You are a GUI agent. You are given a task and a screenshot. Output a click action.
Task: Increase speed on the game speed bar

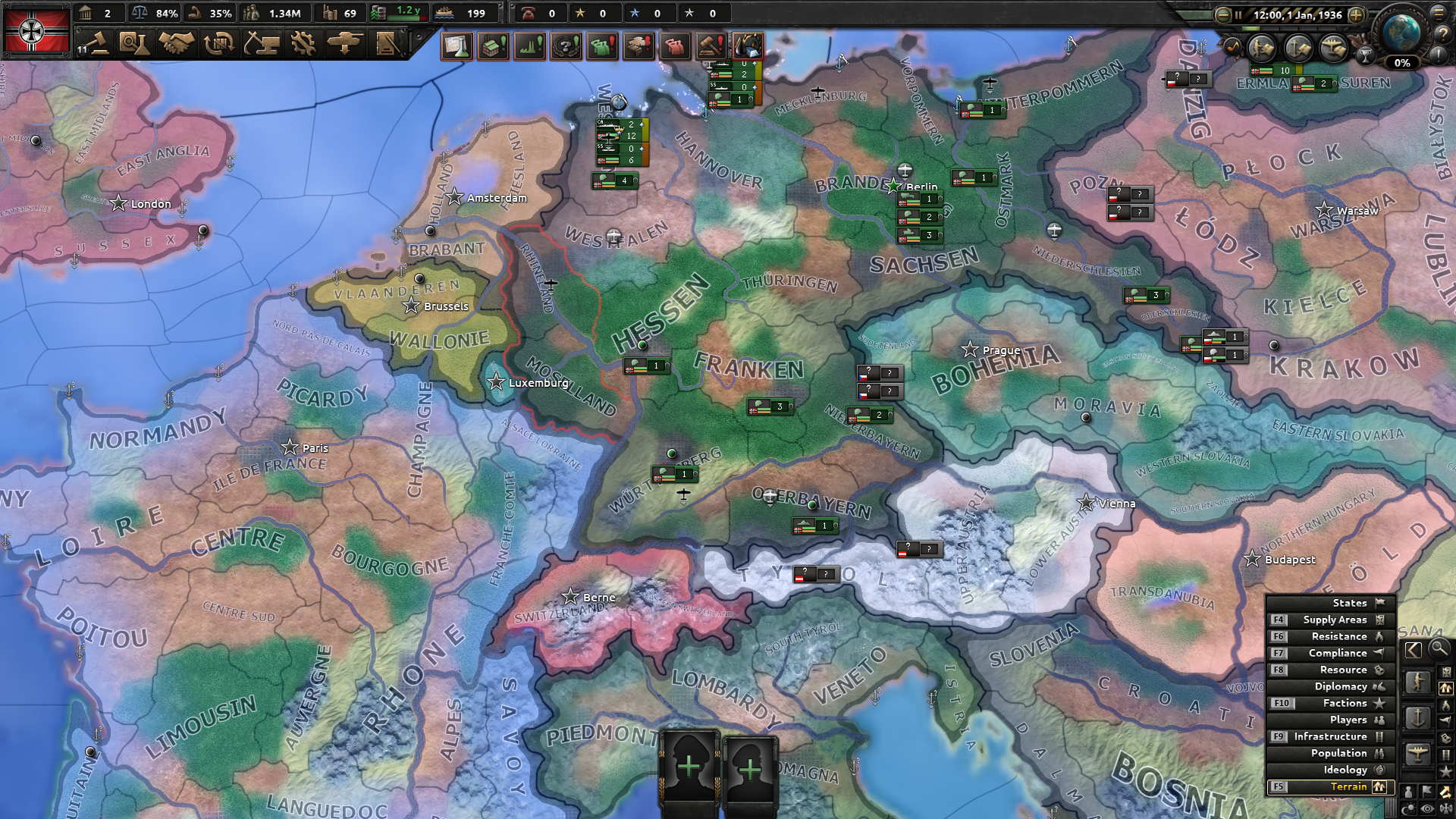coord(1357,14)
